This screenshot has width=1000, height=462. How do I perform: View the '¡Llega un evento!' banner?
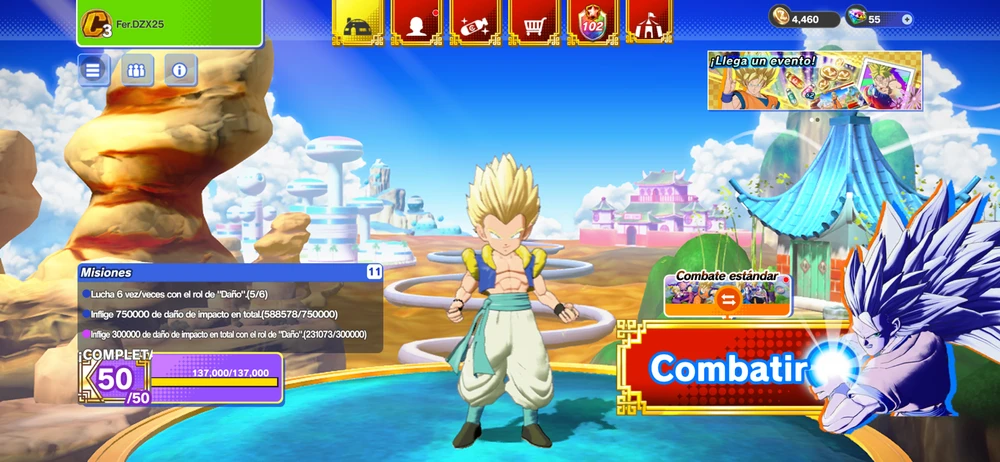point(814,81)
